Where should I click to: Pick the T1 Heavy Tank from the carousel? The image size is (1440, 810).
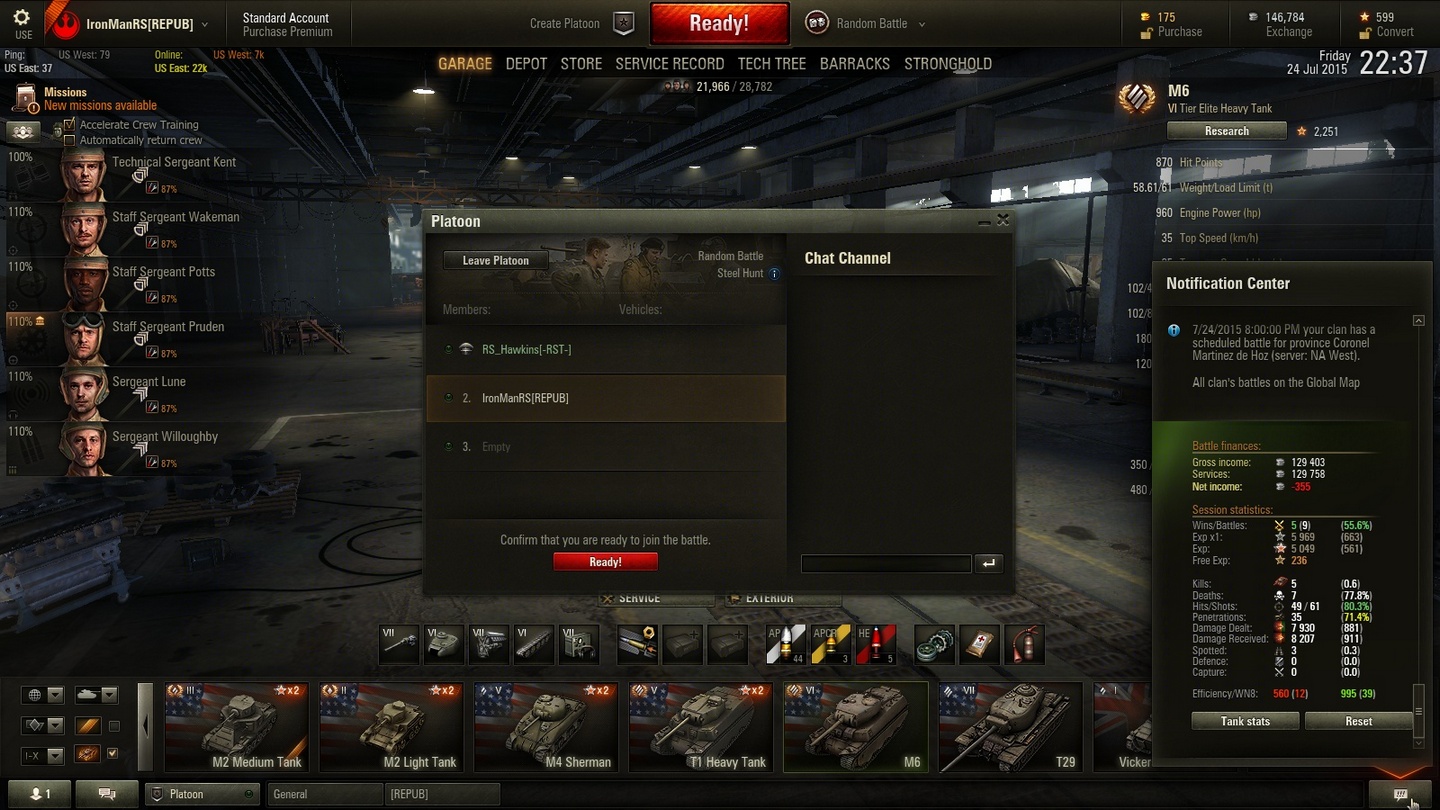point(700,727)
